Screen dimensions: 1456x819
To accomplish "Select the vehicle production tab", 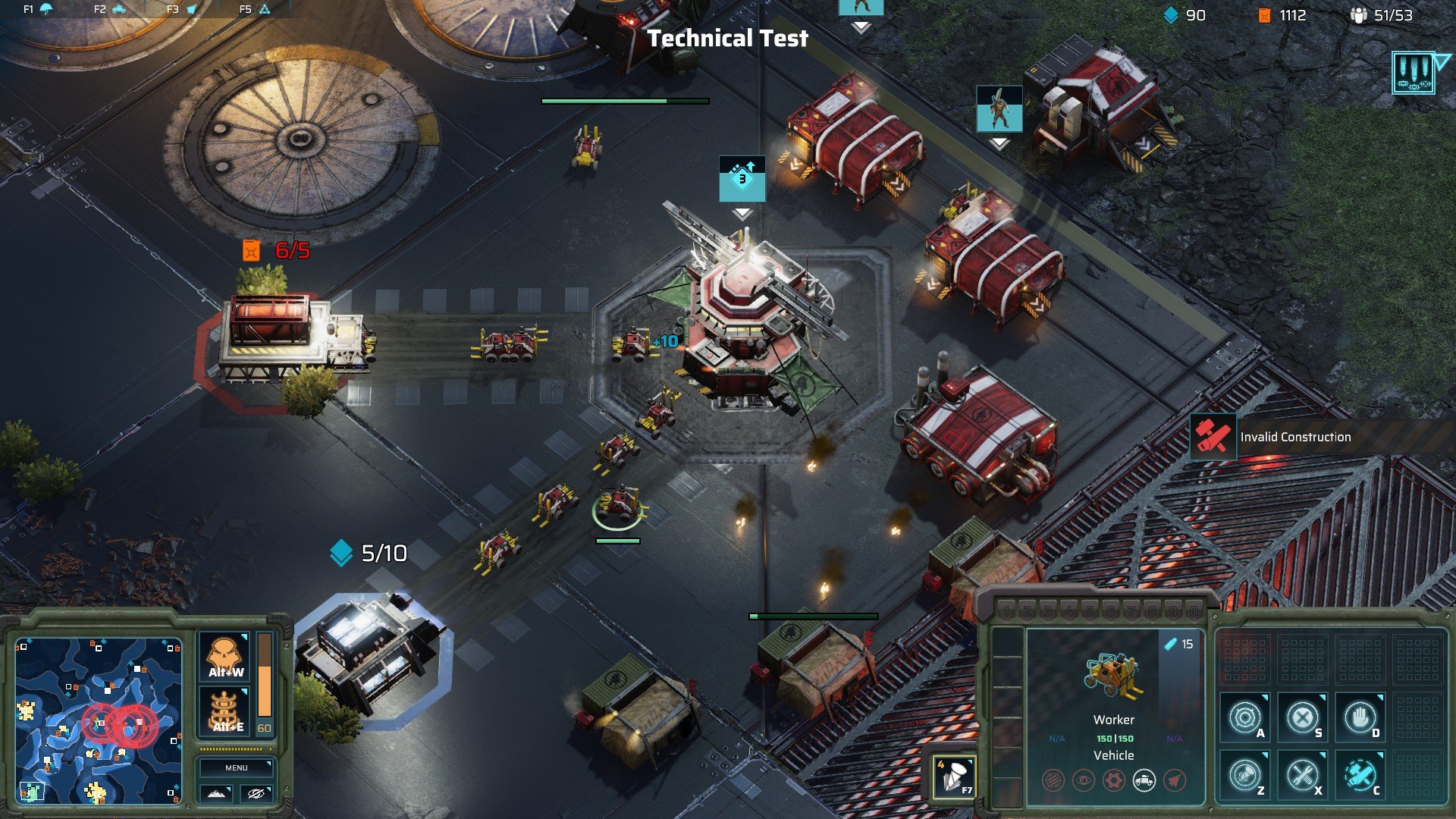I will point(110,9).
